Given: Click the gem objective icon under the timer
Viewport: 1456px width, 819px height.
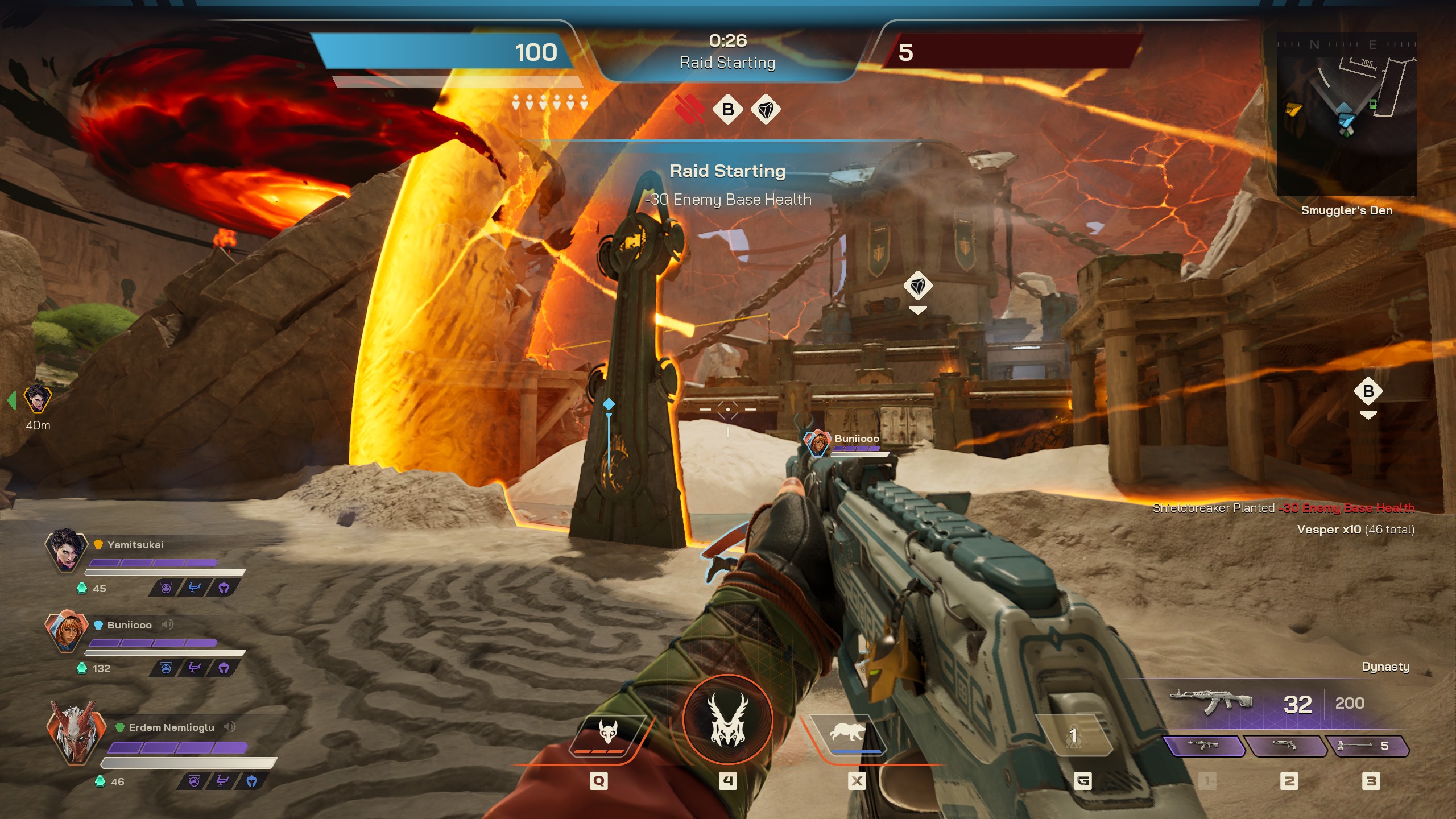Looking at the screenshot, I should [x=766, y=109].
